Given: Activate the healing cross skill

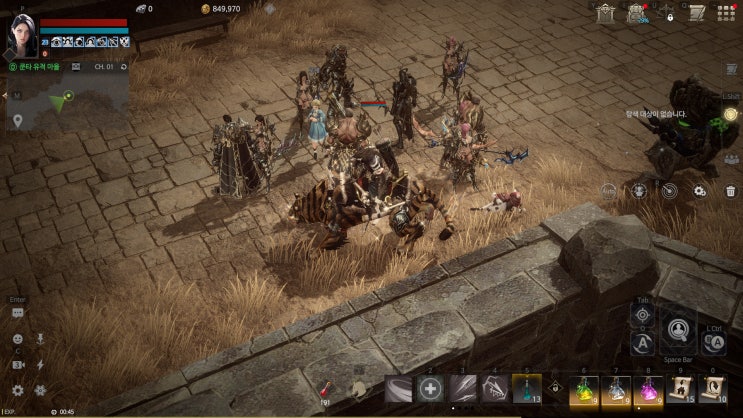Looking at the screenshot, I should [431, 389].
